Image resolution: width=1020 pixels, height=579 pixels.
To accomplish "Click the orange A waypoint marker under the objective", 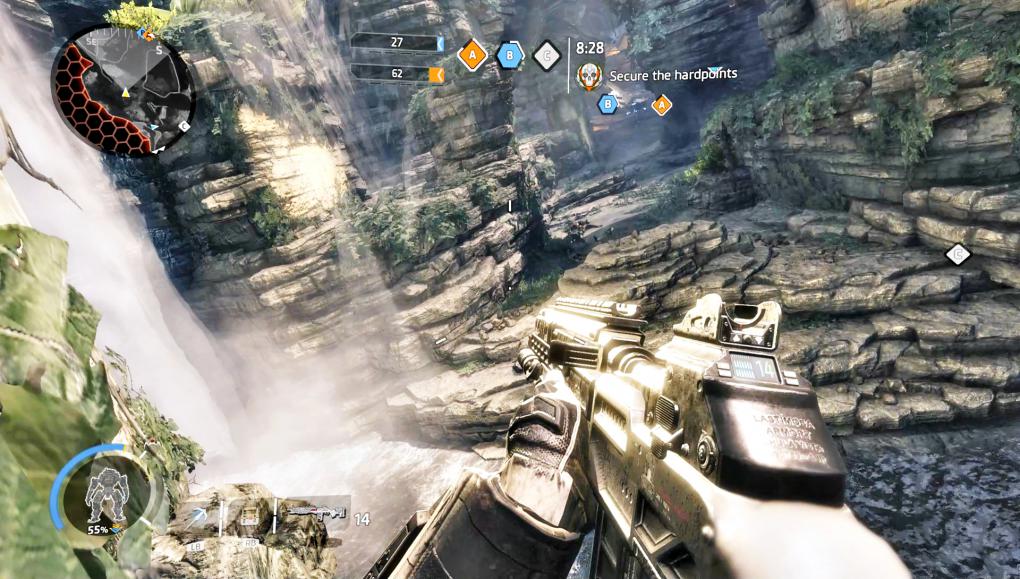I will tap(661, 104).
